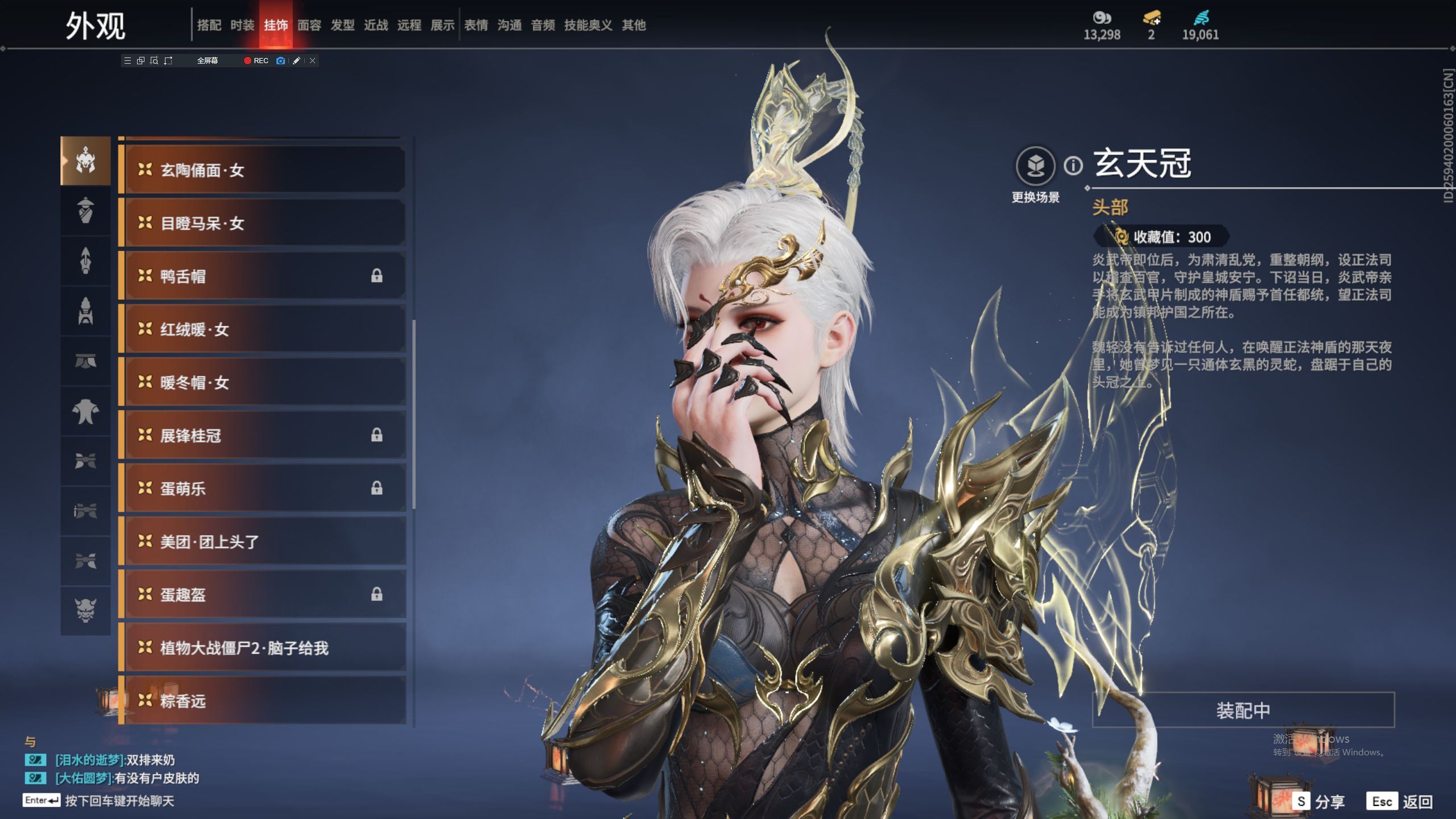
Task: Select the oni mask category icon
Action: tap(85, 610)
